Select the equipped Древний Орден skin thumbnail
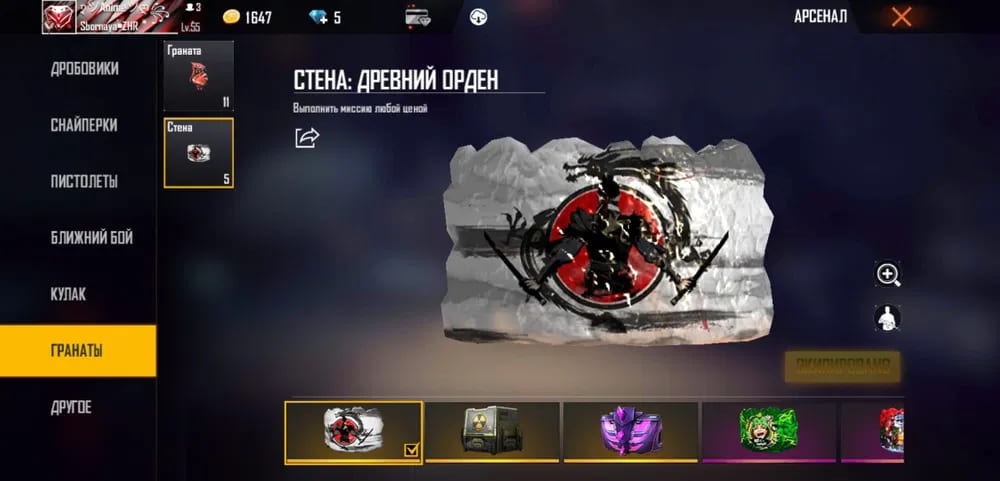This screenshot has height=481, width=1000. point(353,431)
